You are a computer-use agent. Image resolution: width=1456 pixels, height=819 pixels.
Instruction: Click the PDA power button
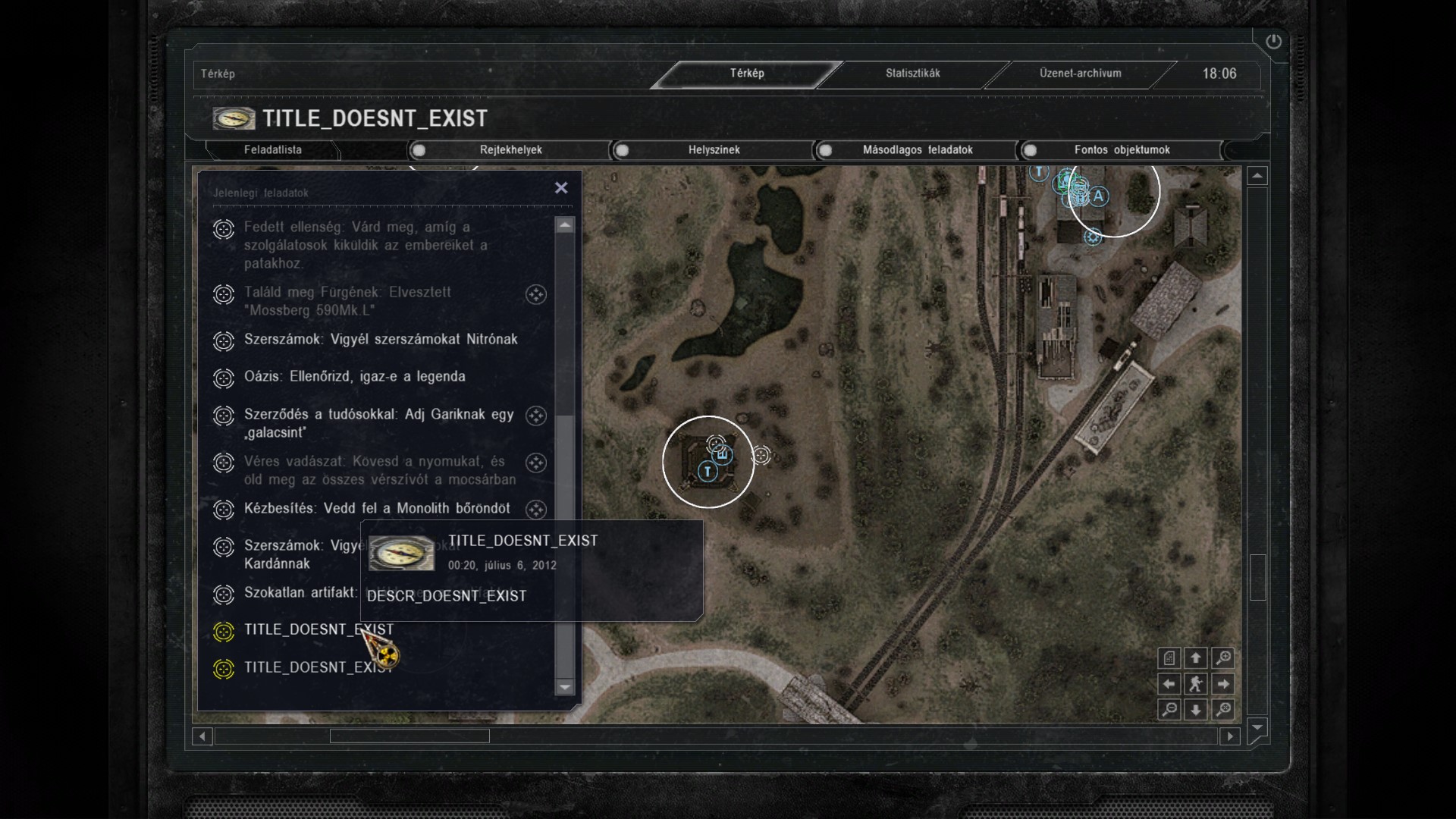[1273, 42]
